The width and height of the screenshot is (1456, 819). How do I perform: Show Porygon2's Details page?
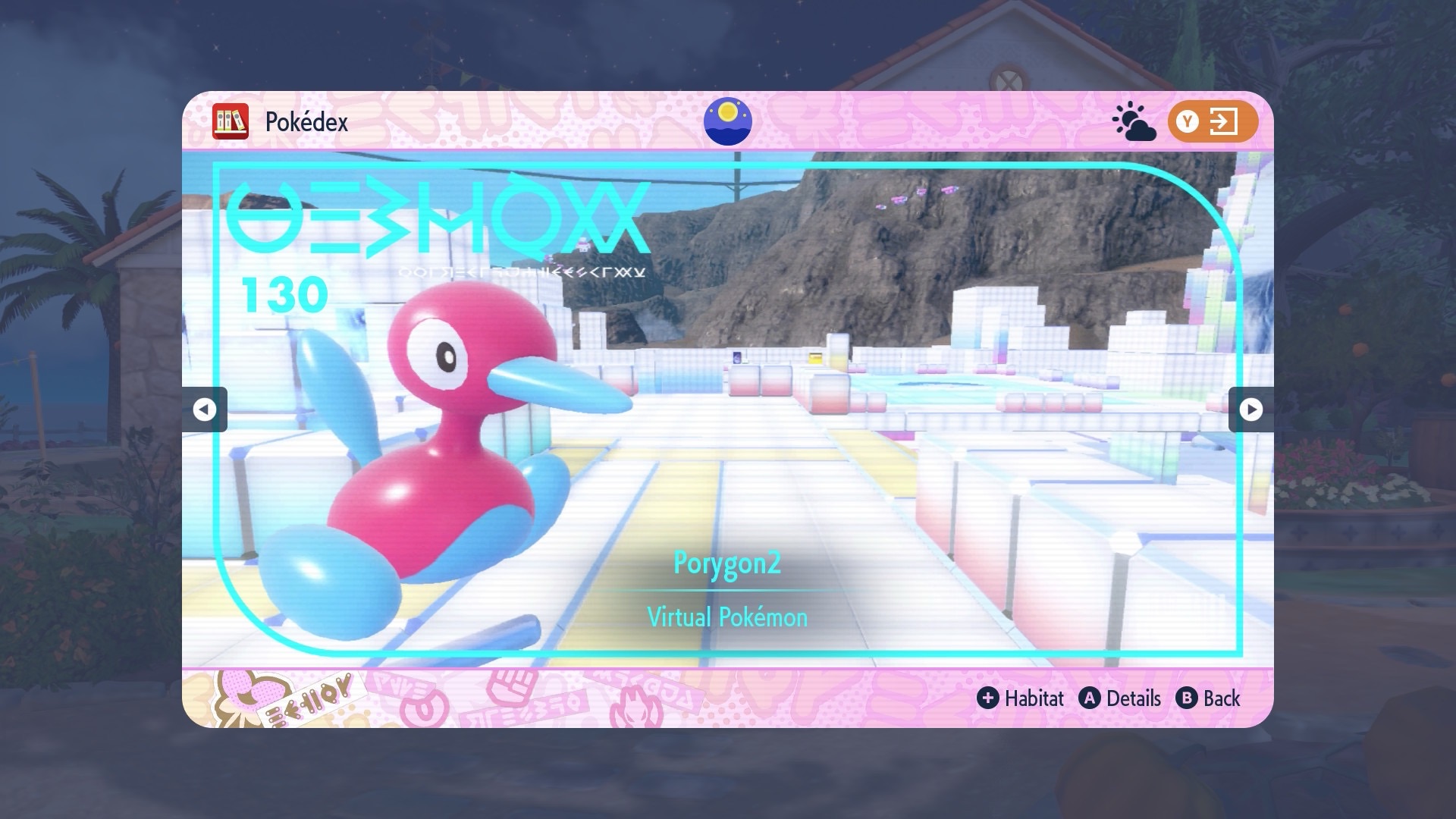[x=1120, y=698]
